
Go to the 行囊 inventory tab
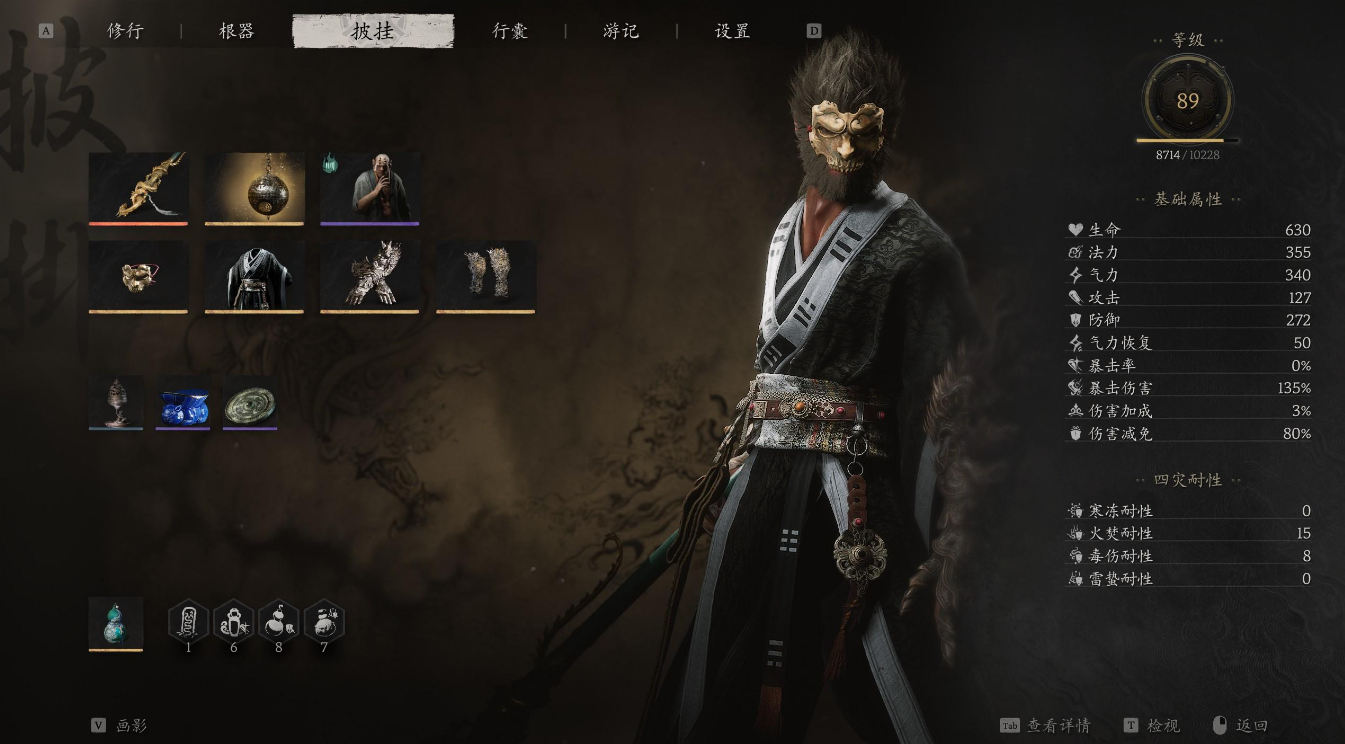(x=510, y=31)
